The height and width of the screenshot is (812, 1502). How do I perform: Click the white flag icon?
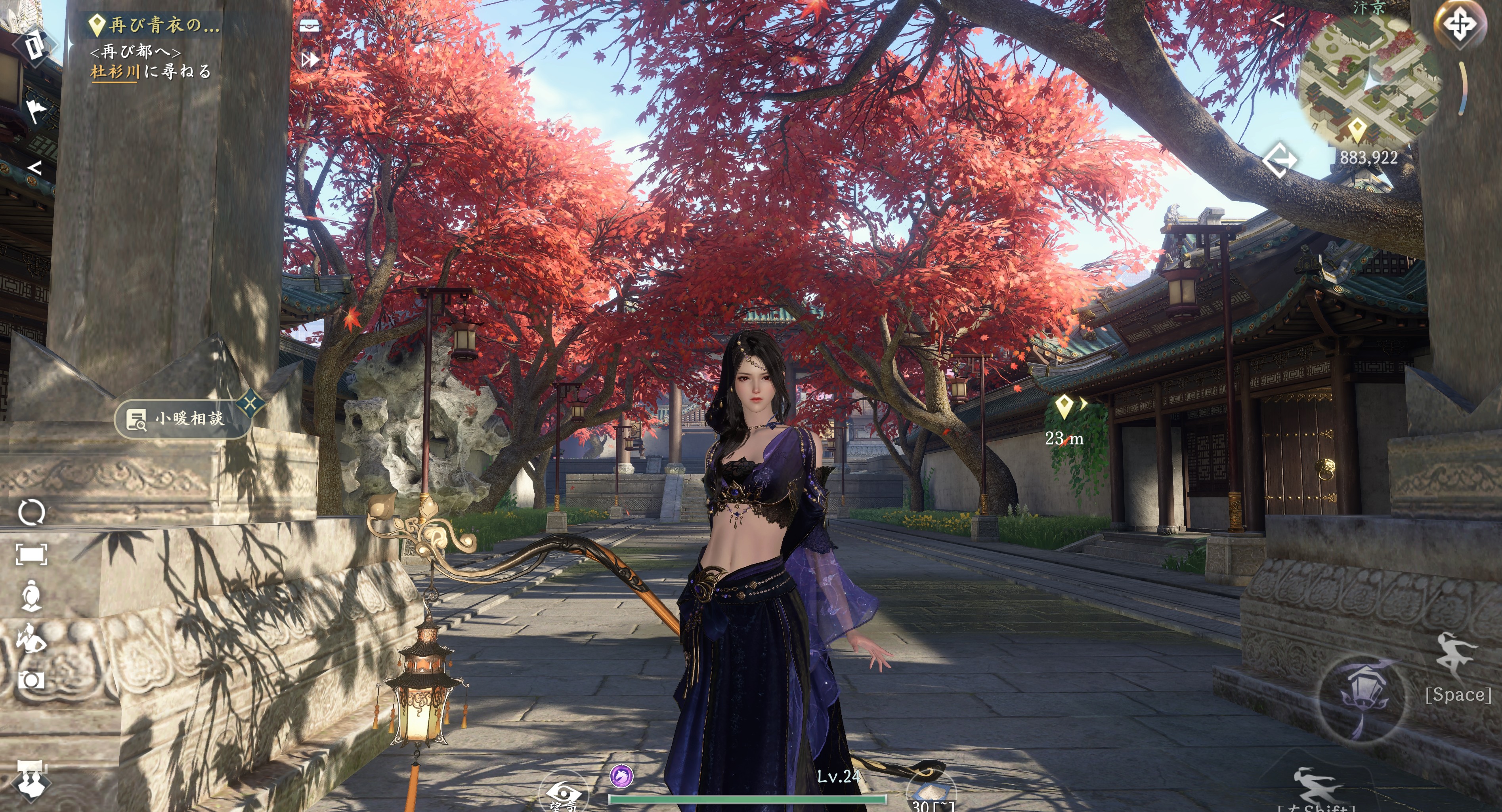pyautogui.click(x=36, y=111)
